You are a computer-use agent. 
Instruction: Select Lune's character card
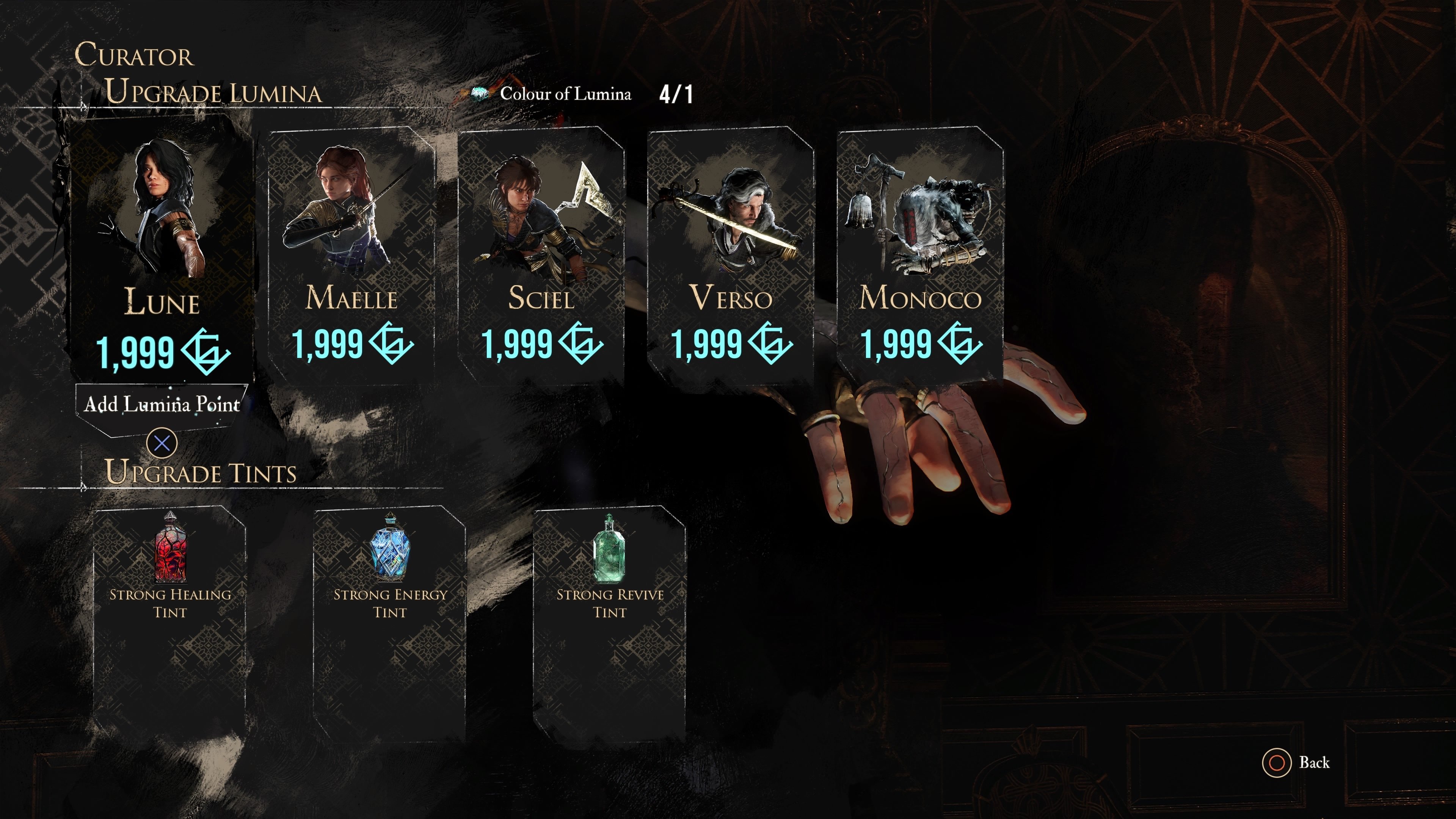tap(162, 249)
